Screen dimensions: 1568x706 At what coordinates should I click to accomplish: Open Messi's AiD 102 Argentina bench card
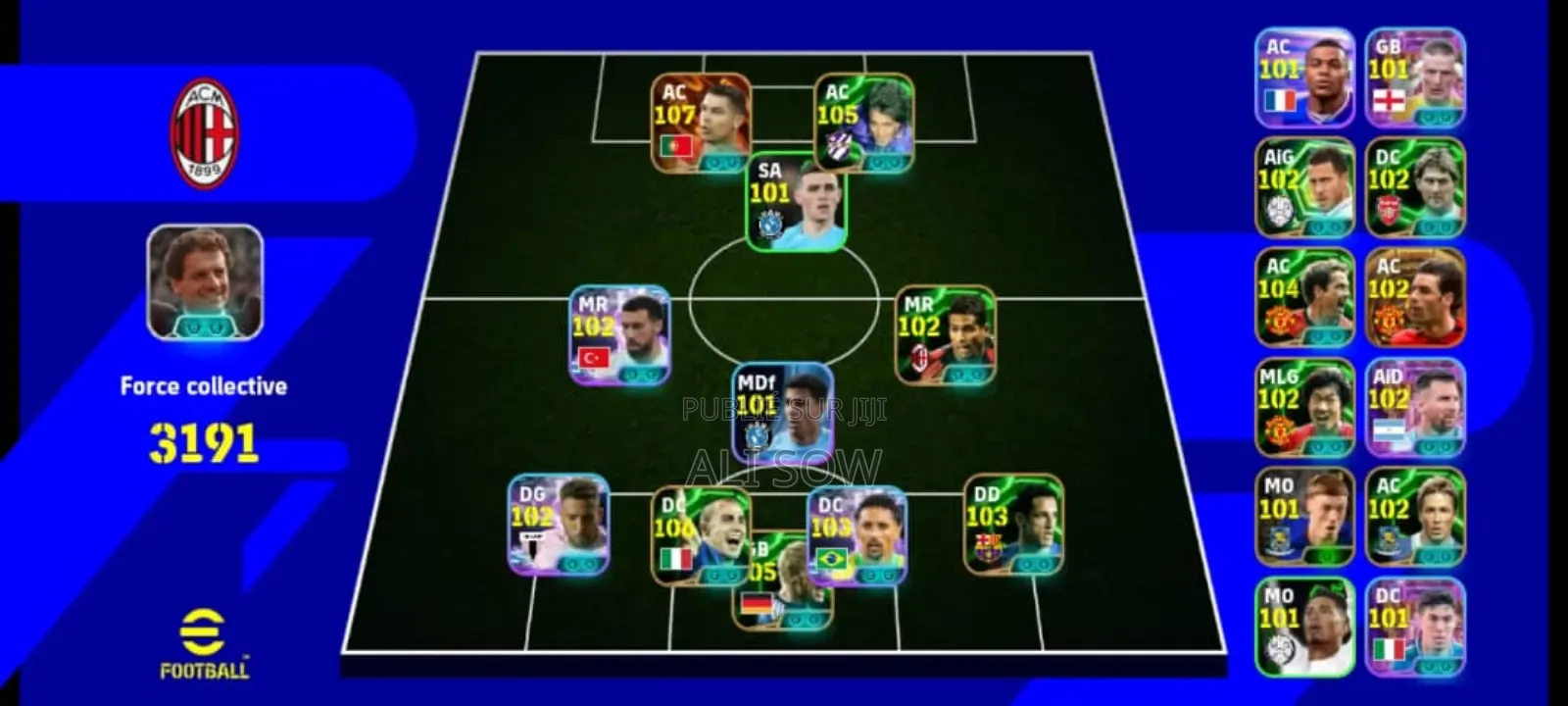(1414, 407)
